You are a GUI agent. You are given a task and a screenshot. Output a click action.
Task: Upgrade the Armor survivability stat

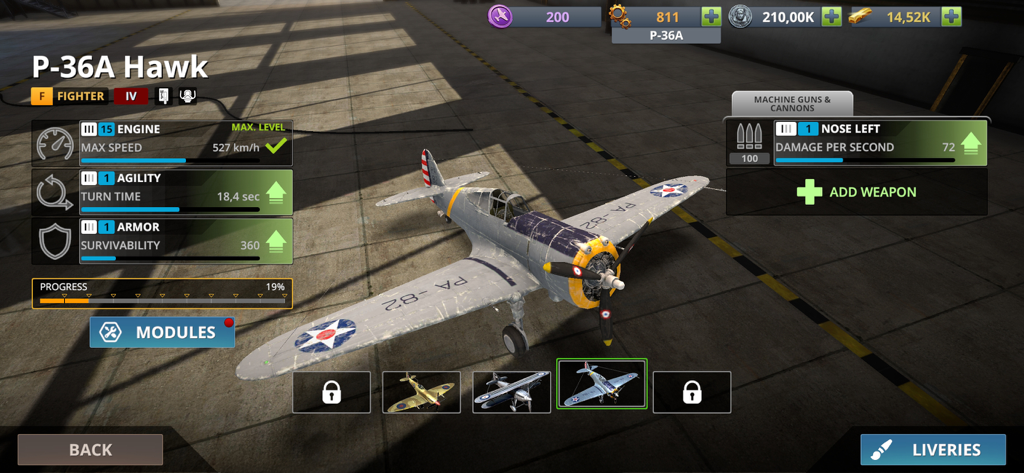tap(276, 239)
